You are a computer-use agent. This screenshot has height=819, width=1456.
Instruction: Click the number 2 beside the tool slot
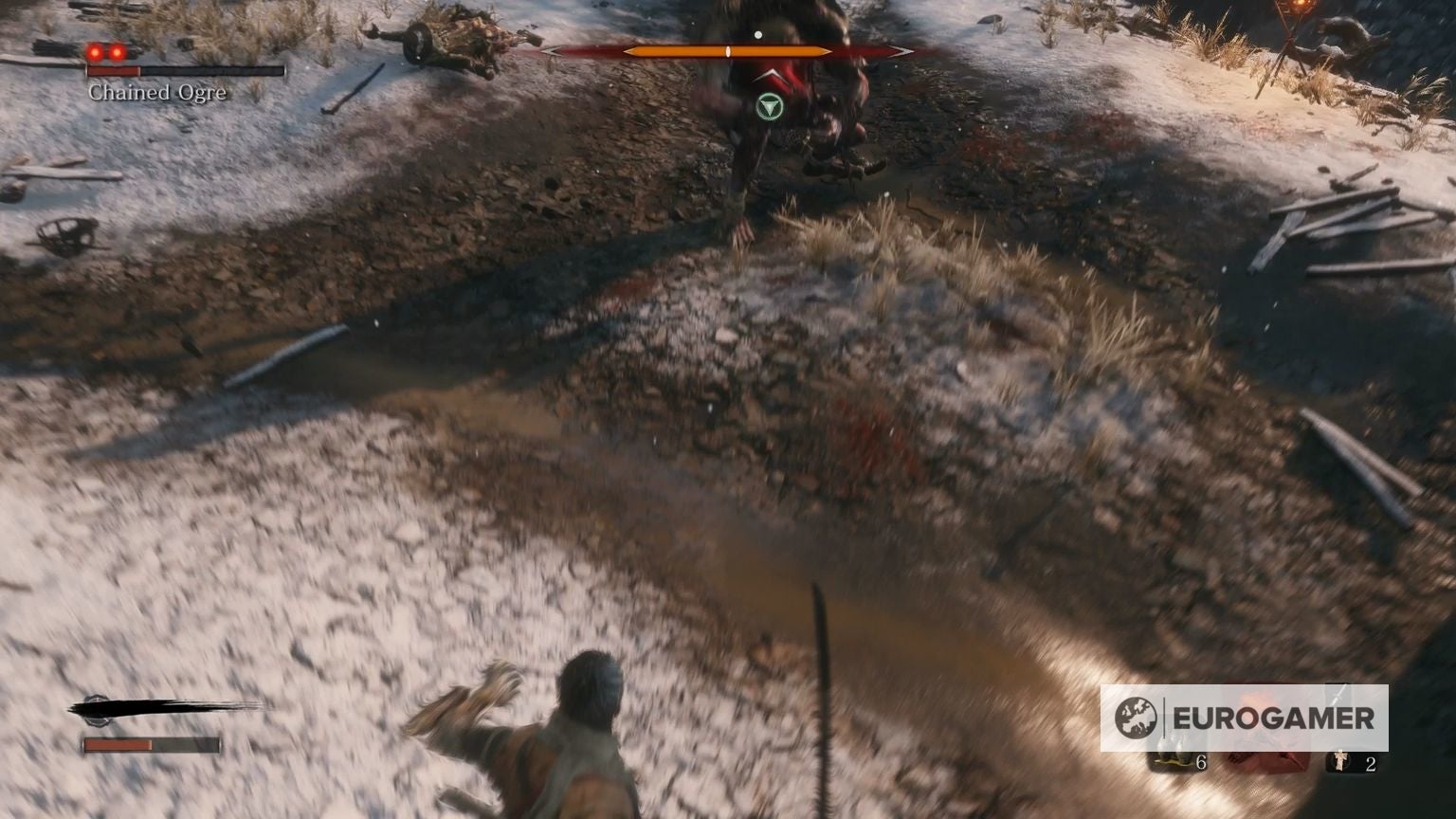(x=1371, y=763)
